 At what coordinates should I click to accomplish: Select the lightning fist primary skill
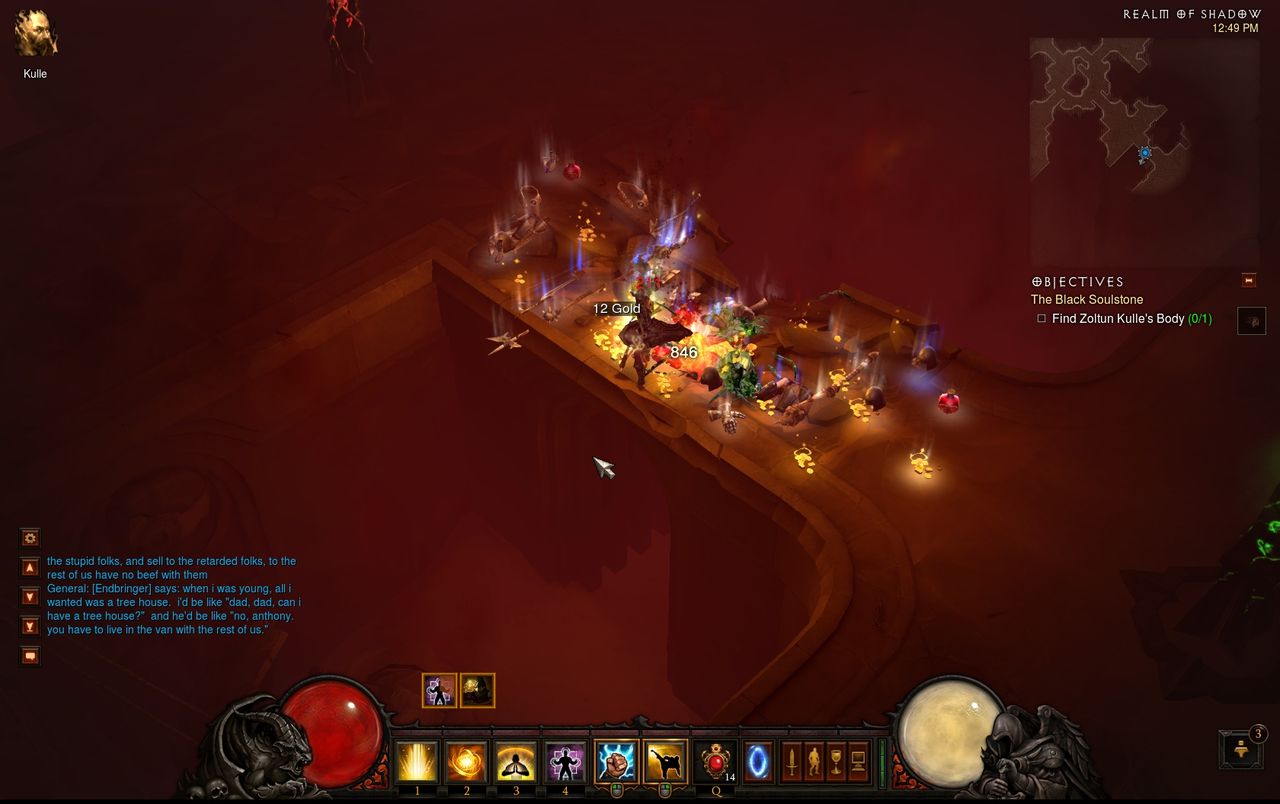tap(615, 762)
